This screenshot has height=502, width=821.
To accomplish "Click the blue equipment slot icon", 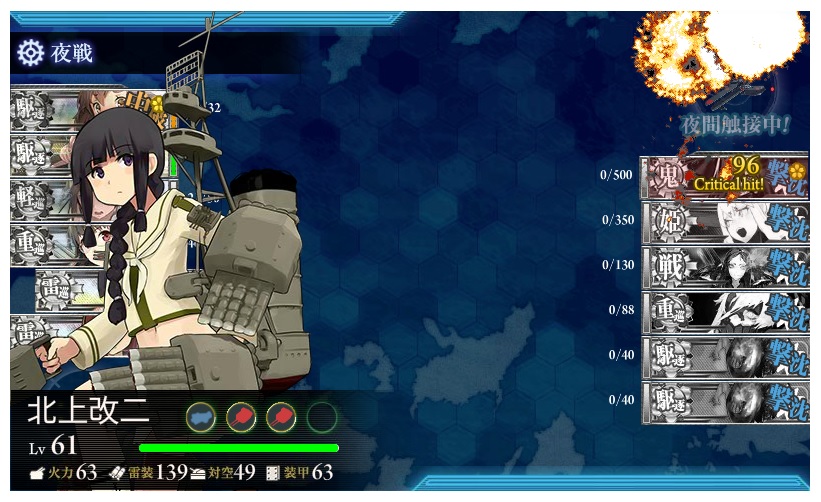I will click(x=201, y=416).
